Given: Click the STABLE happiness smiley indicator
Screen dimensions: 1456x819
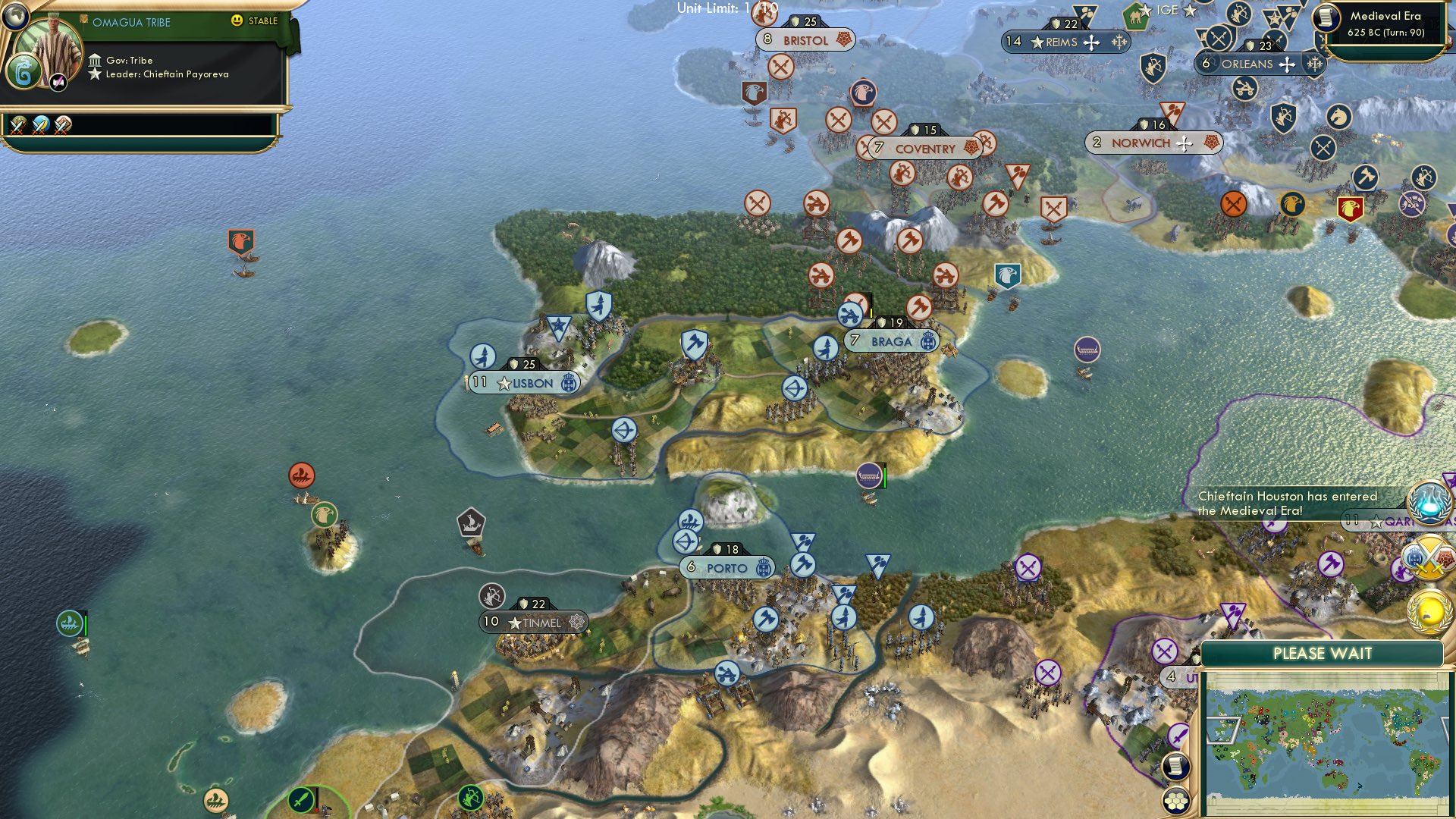Looking at the screenshot, I should tap(237, 20).
